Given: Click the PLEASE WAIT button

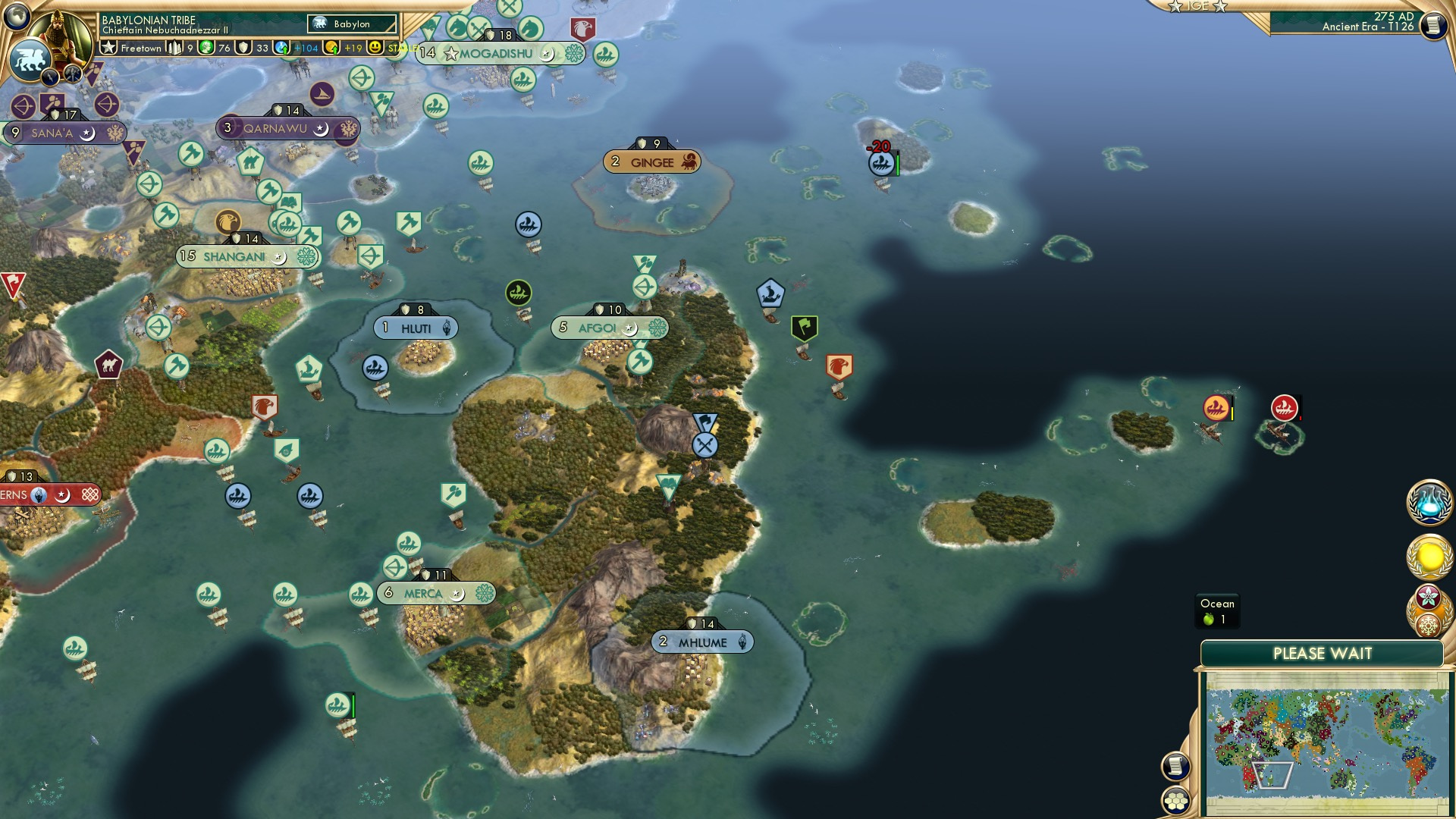Looking at the screenshot, I should pyautogui.click(x=1323, y=652).
